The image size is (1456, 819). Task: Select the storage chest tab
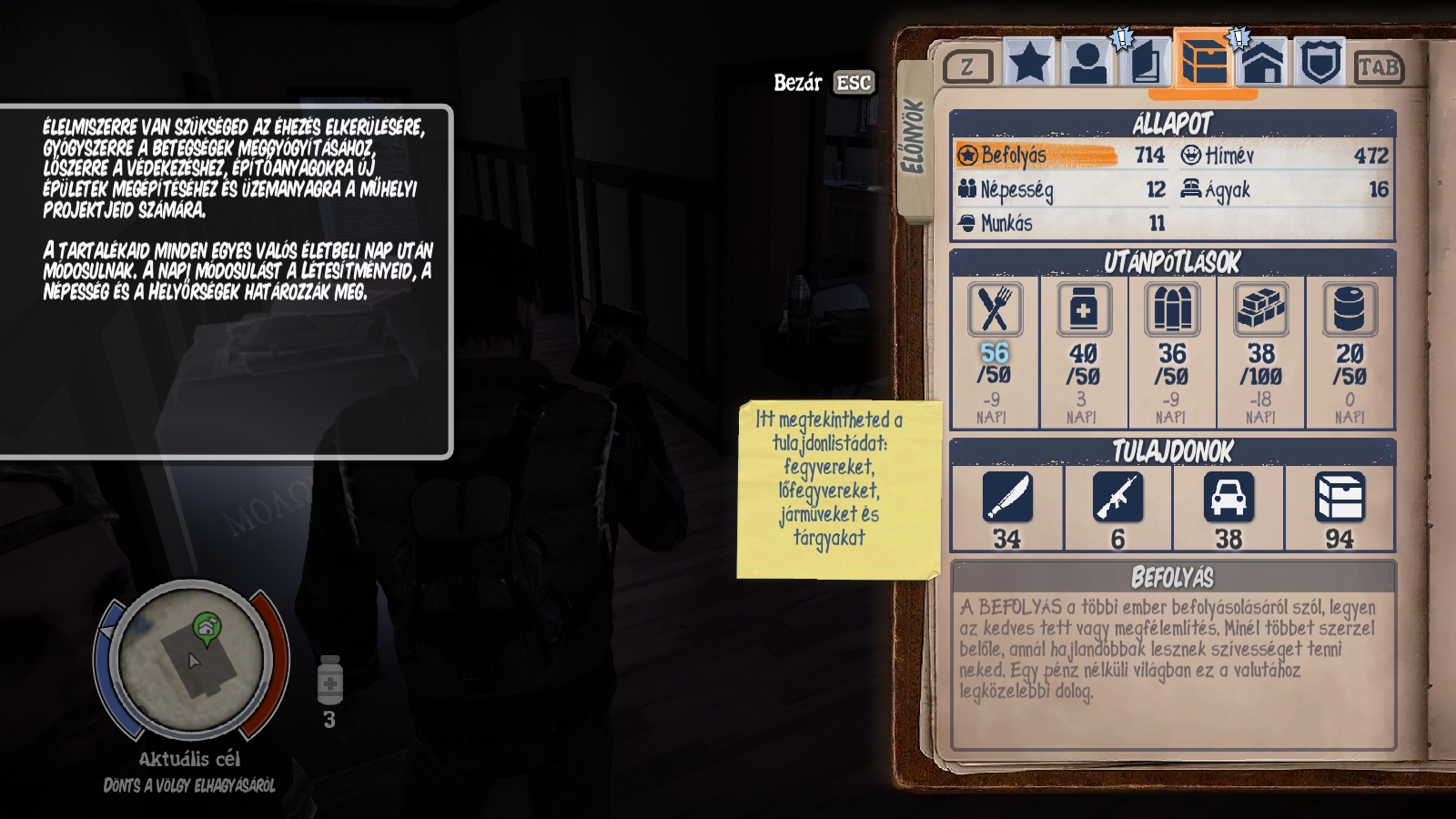click(x=1203, y=61)
